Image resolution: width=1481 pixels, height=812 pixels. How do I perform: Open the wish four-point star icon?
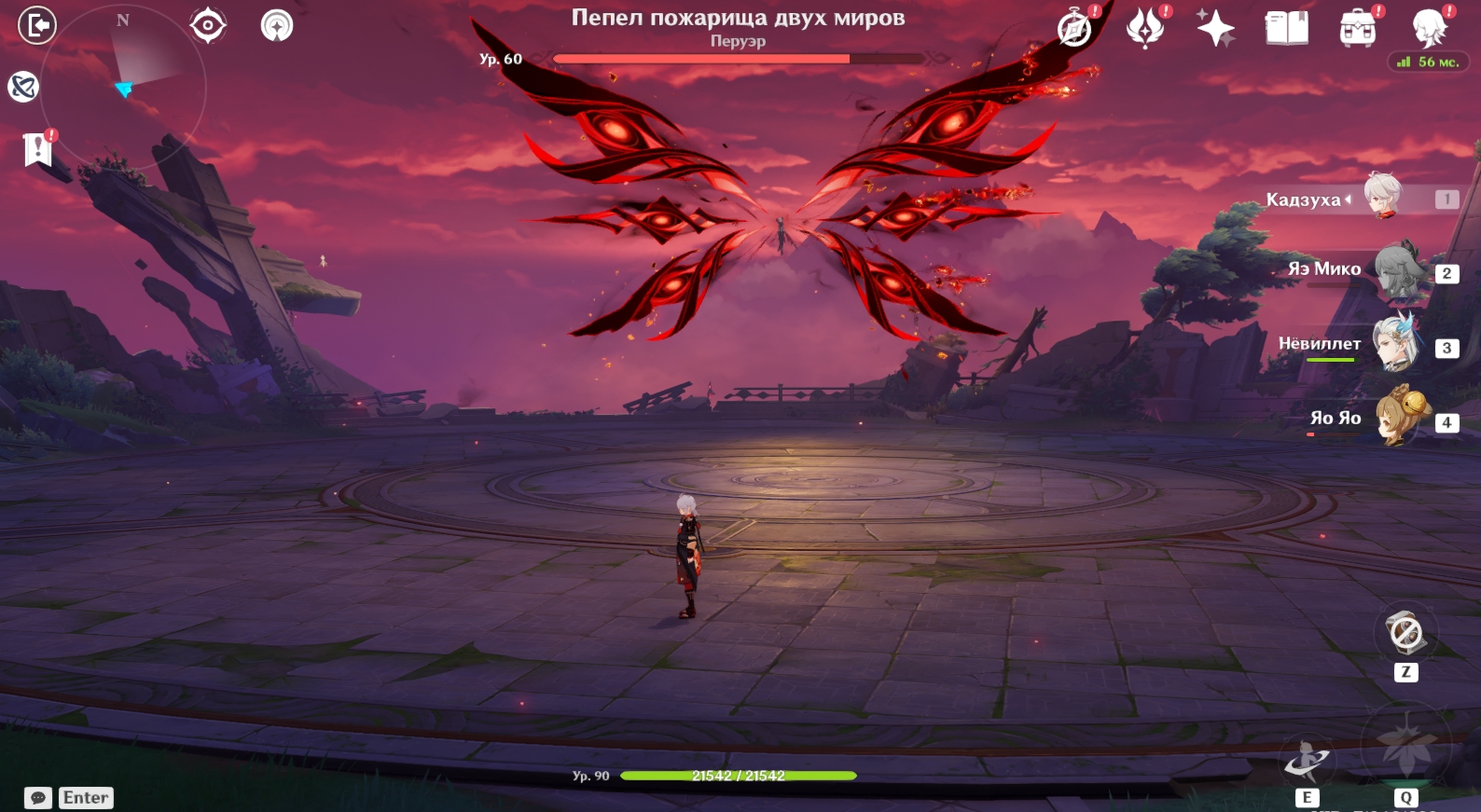click(x=1216, y=28)
